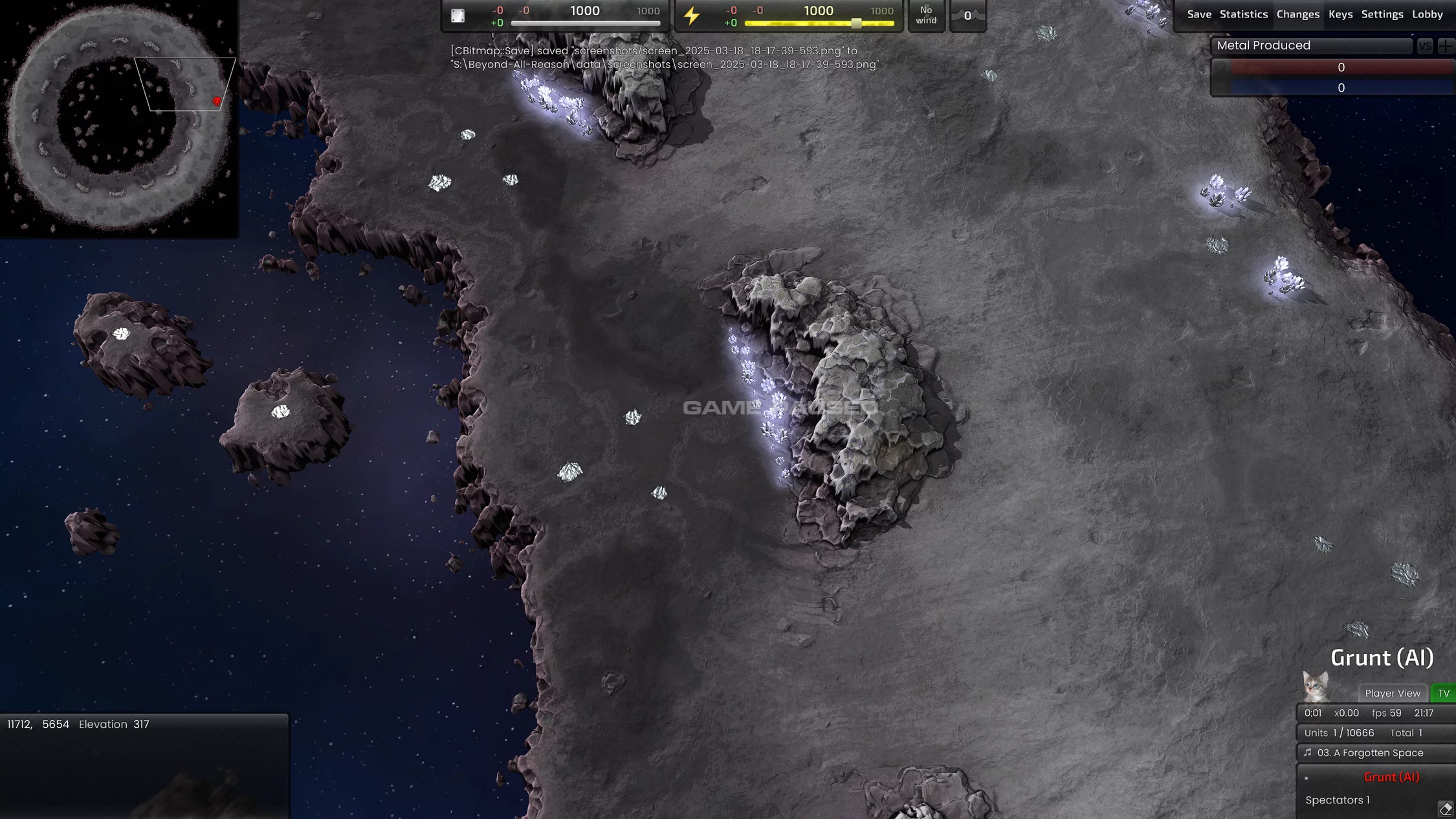The width and height of the screenshot is (1456, 819).
Task: Click the metal resource cube icon
Action: [458, 16]
